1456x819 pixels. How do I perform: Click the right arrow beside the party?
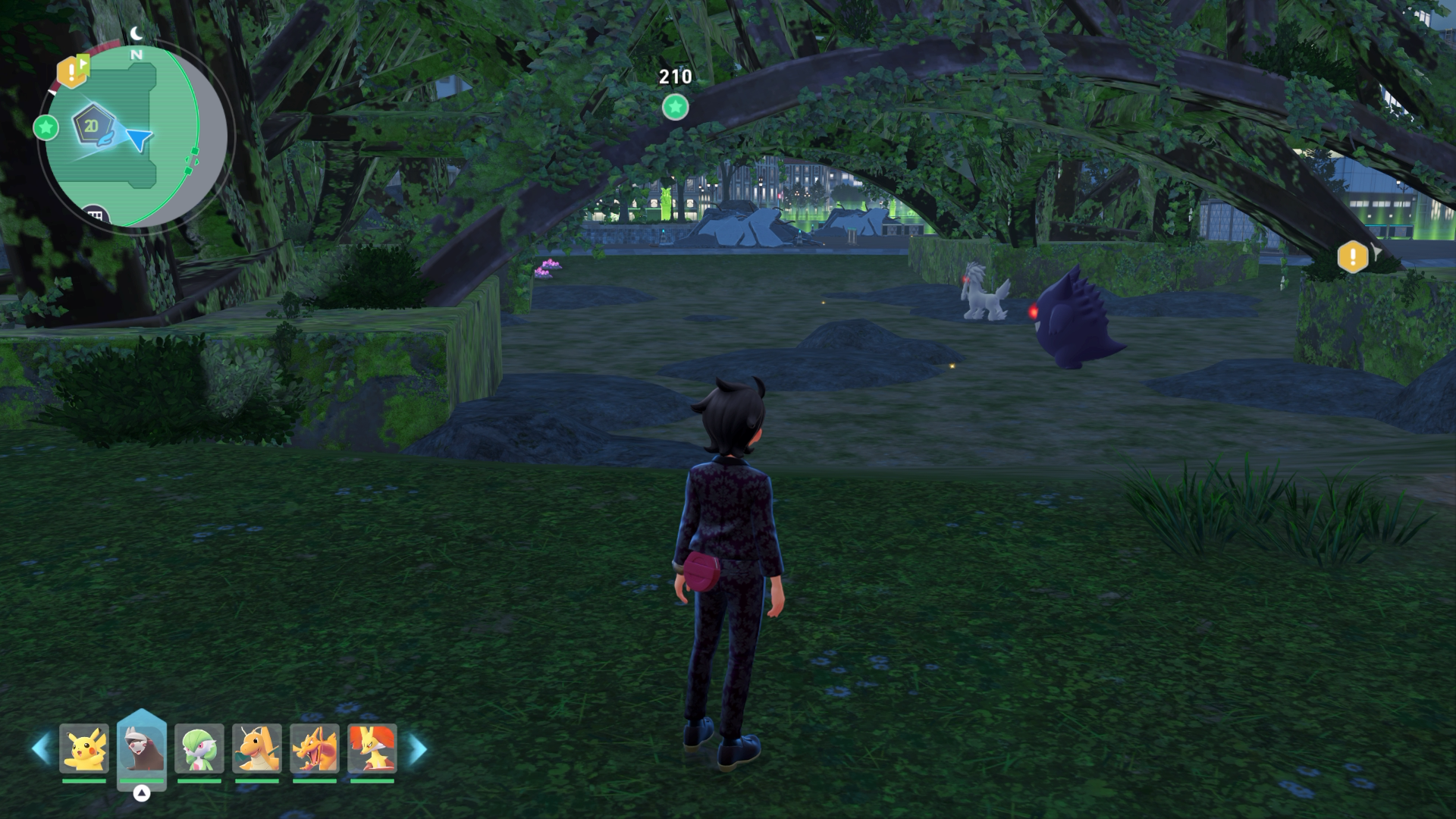click(x=417, y=748)
